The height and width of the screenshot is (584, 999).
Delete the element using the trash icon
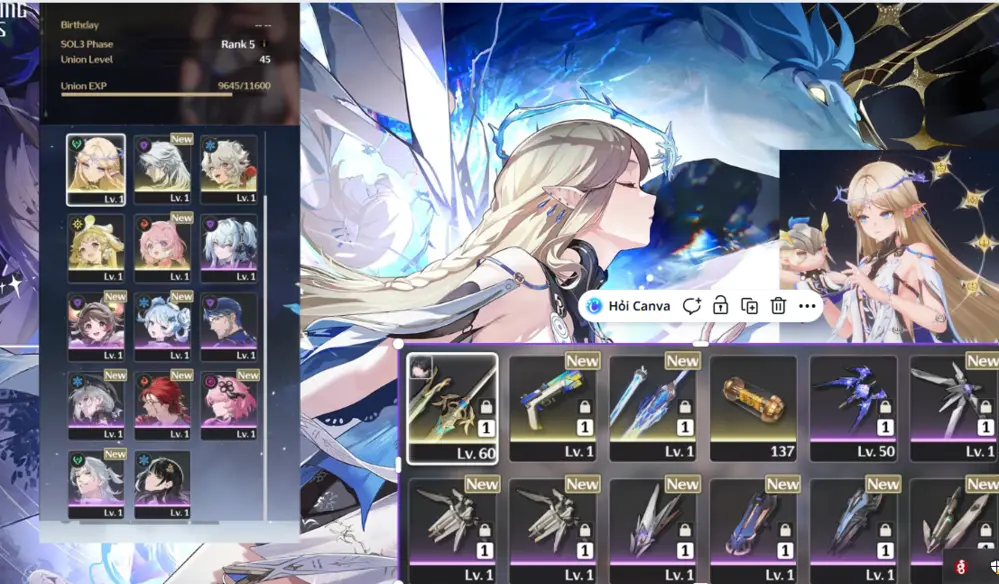point(778,306)
